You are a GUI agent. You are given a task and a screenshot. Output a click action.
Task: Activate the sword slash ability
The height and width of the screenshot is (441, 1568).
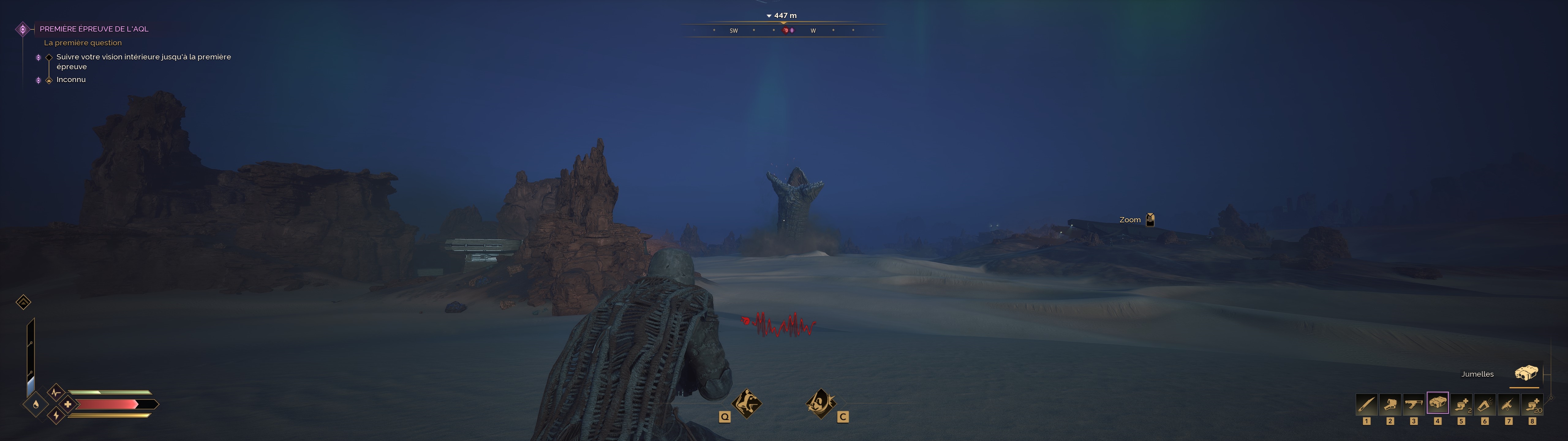[x=820, y=403]
